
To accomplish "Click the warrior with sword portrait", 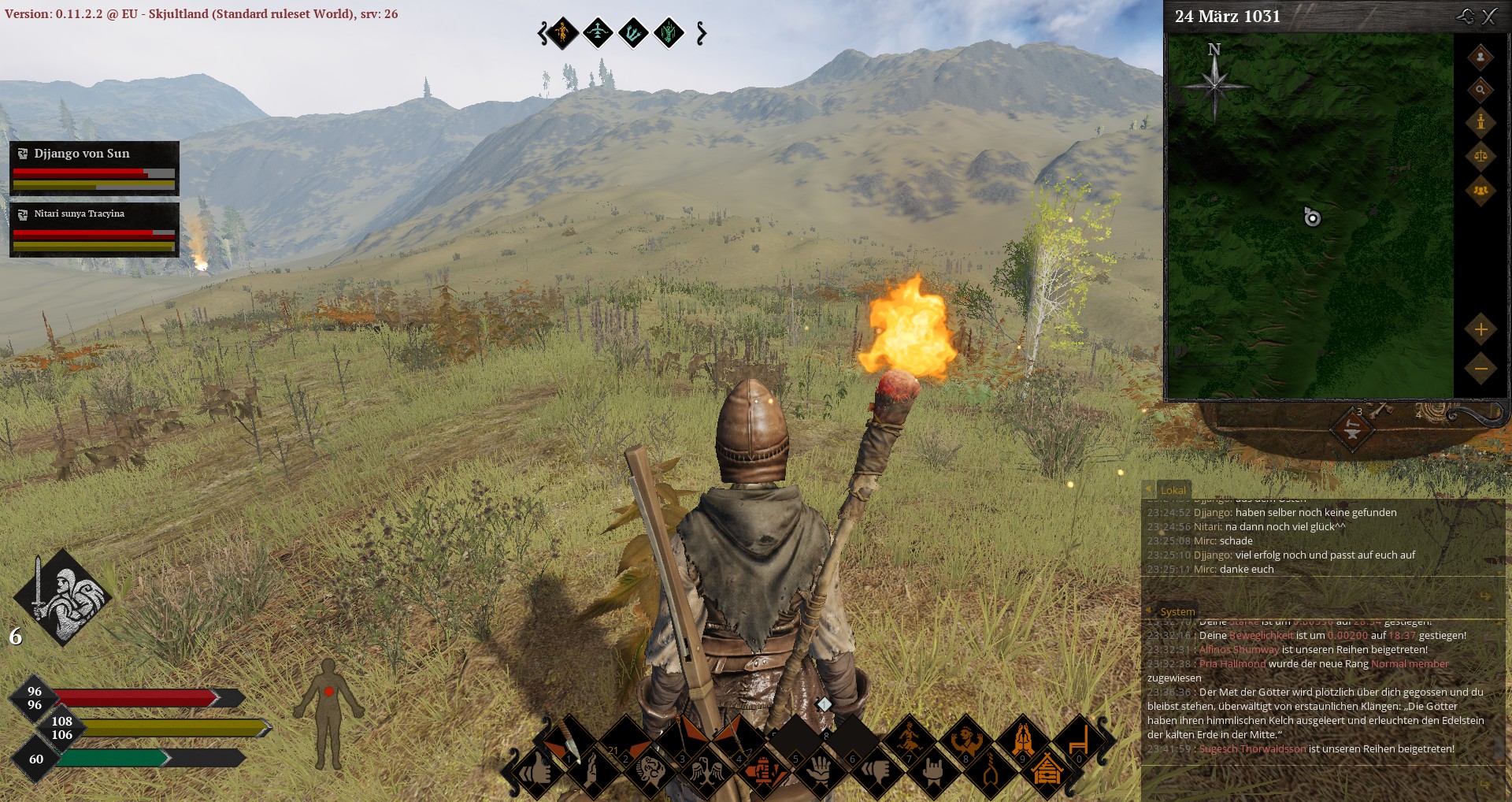I will coord(63,597).
